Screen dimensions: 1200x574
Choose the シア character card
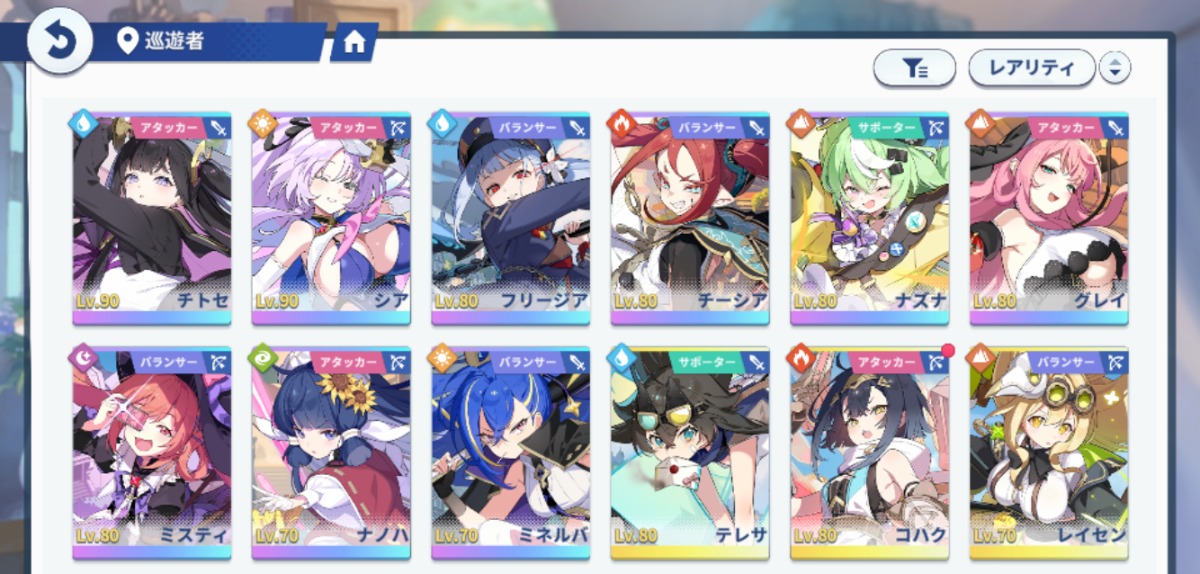point(331,218)
